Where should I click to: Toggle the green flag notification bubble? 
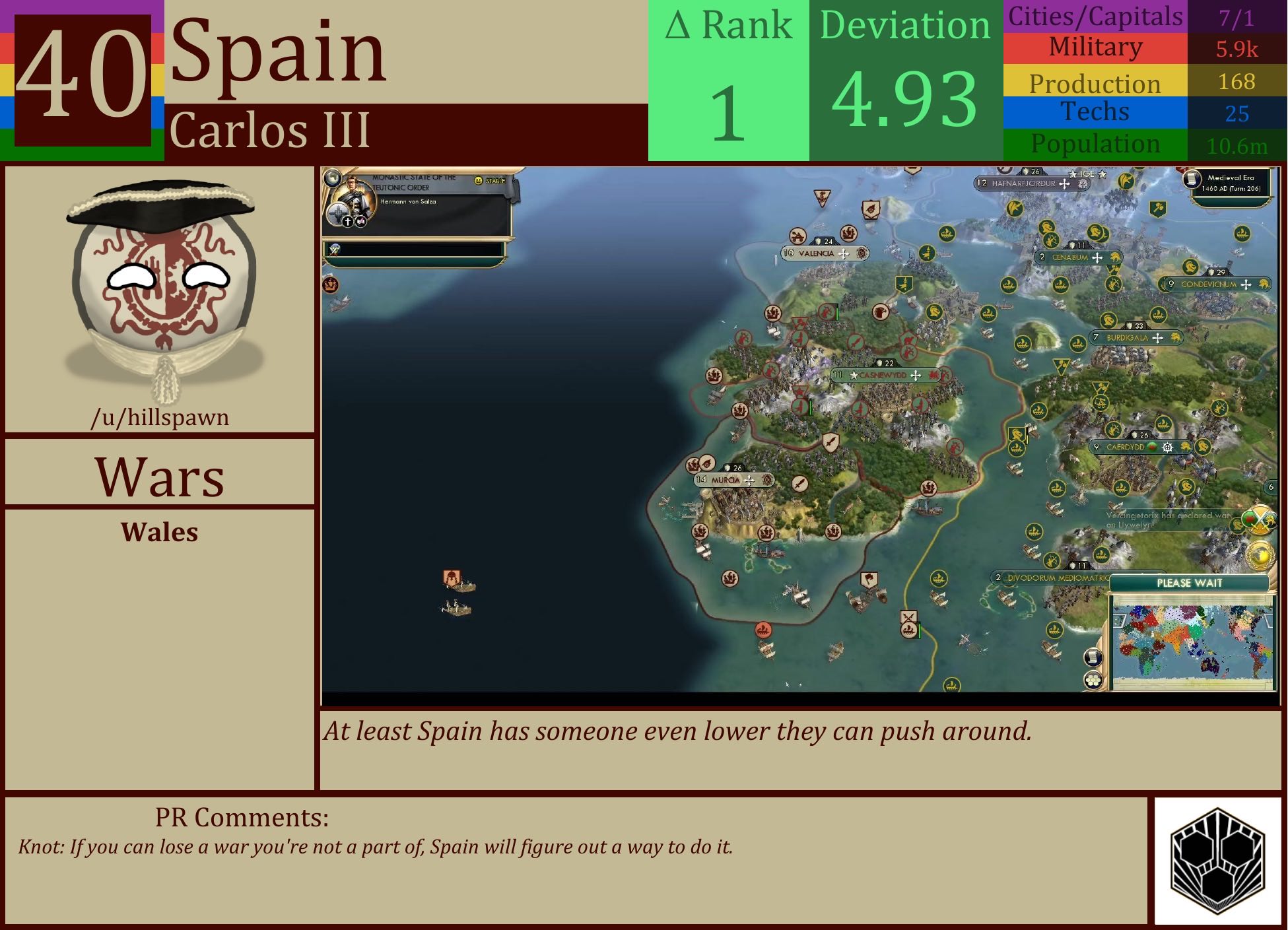coord(1249,518)
